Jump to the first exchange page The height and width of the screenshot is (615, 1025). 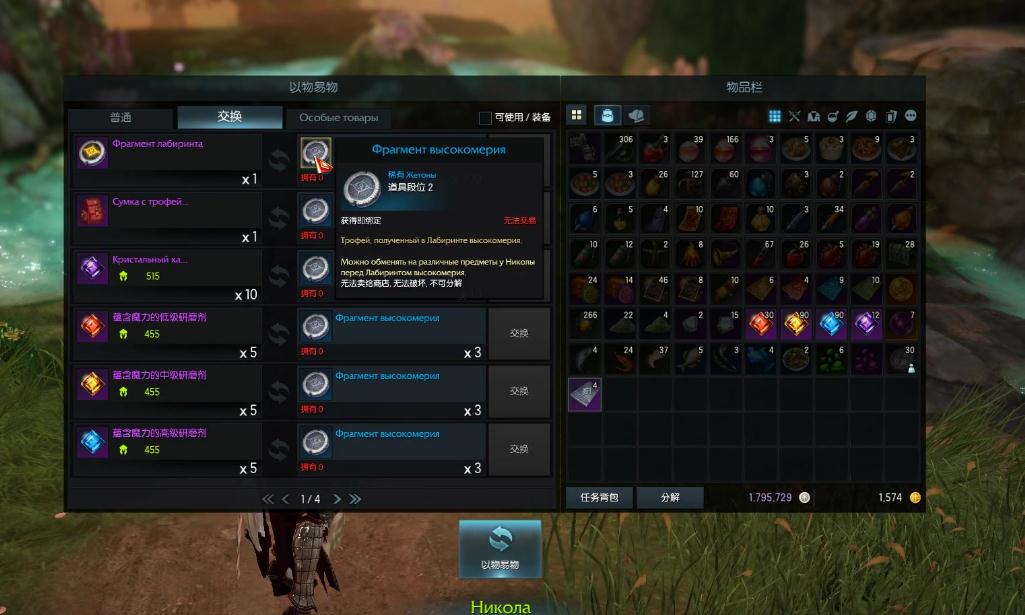[x=267, y=498]
